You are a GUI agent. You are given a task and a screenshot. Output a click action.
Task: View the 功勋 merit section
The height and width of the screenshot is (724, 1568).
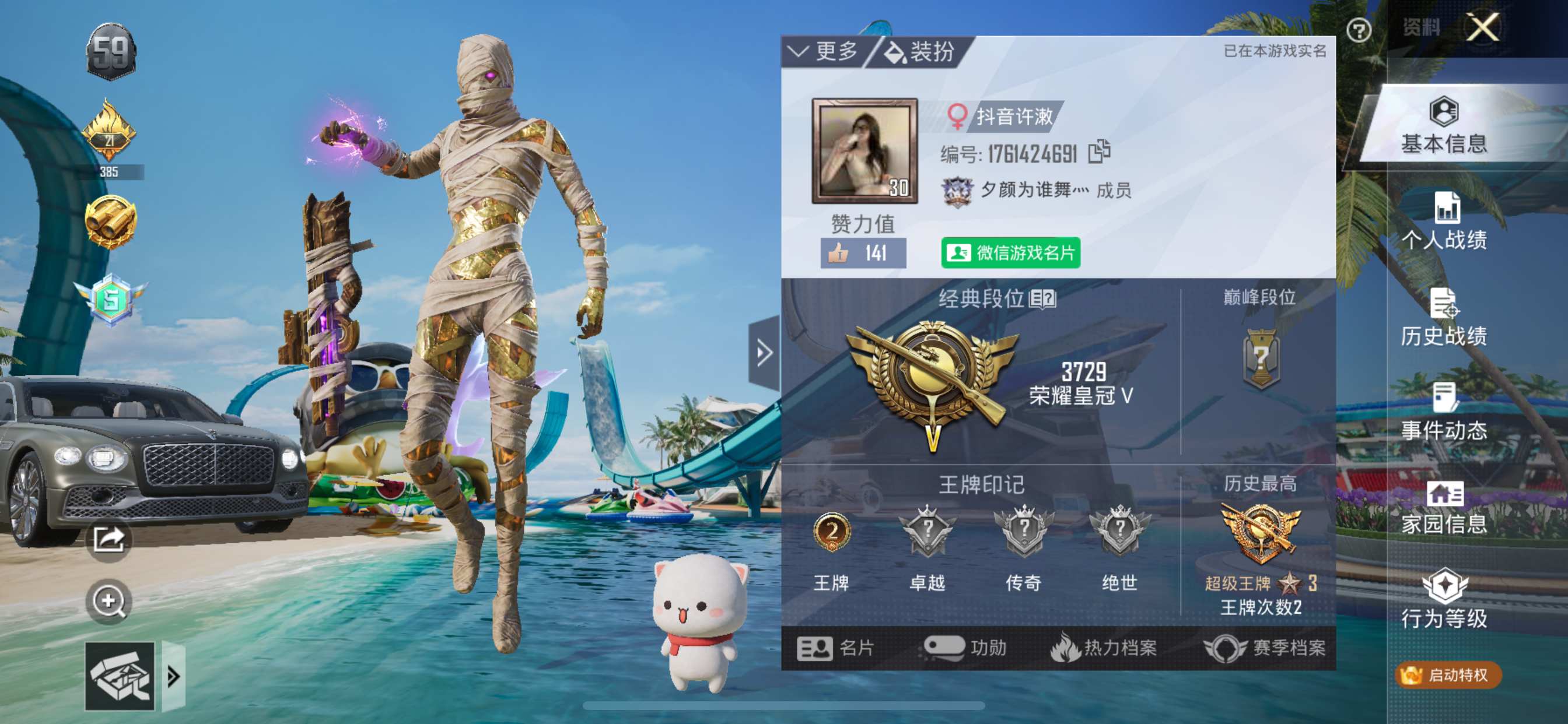coord(965,648)
